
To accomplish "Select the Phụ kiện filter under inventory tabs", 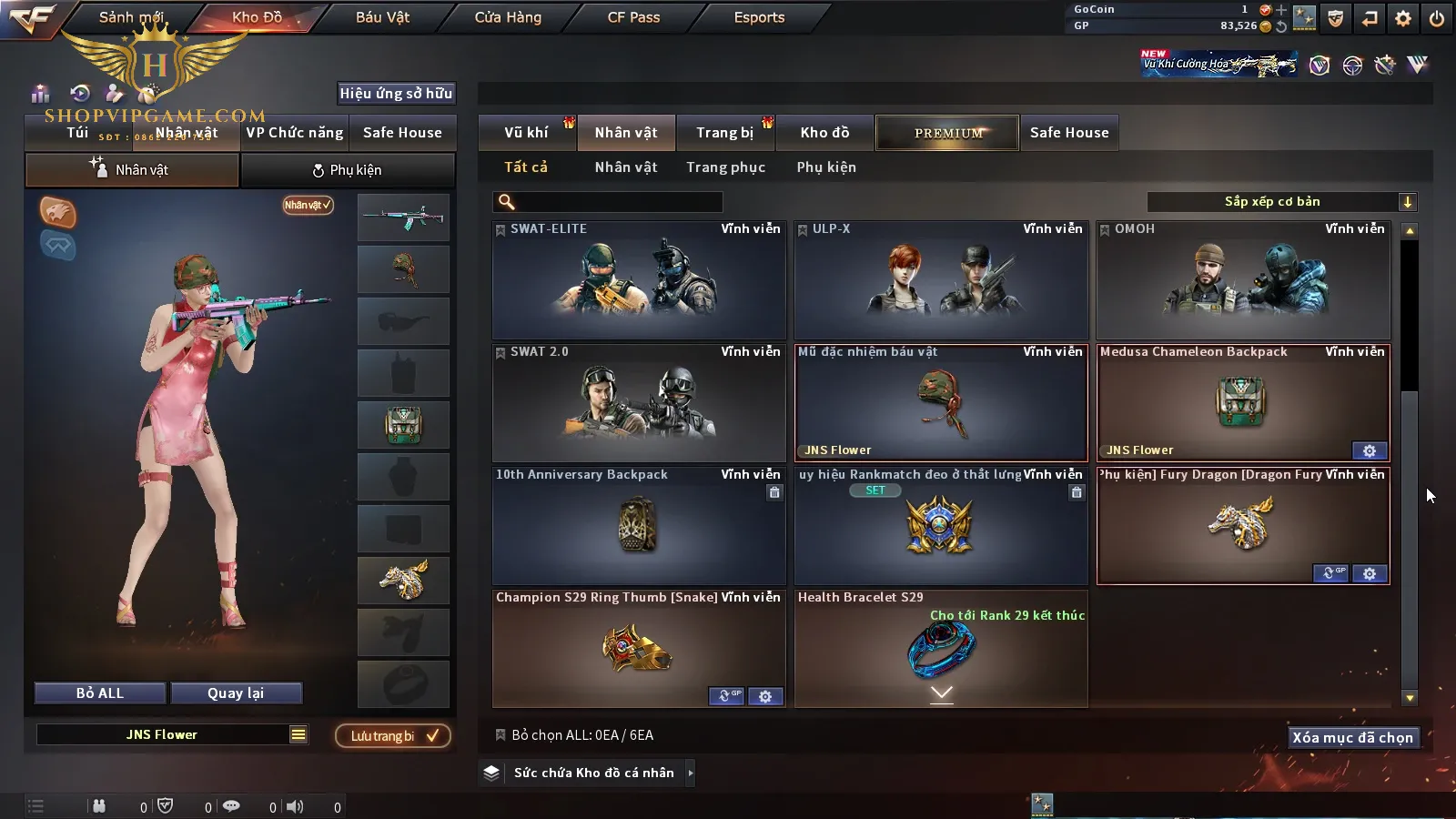I will pyautogui.click(x=826, y=167).
